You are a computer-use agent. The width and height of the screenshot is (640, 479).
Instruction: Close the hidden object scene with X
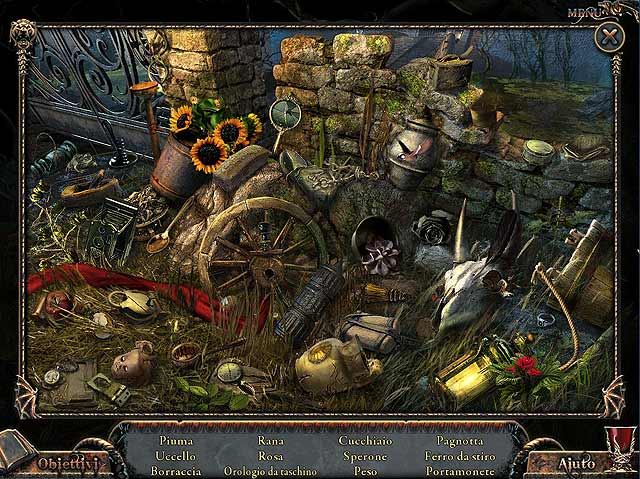pyautogui.click(x=609, y=38)
